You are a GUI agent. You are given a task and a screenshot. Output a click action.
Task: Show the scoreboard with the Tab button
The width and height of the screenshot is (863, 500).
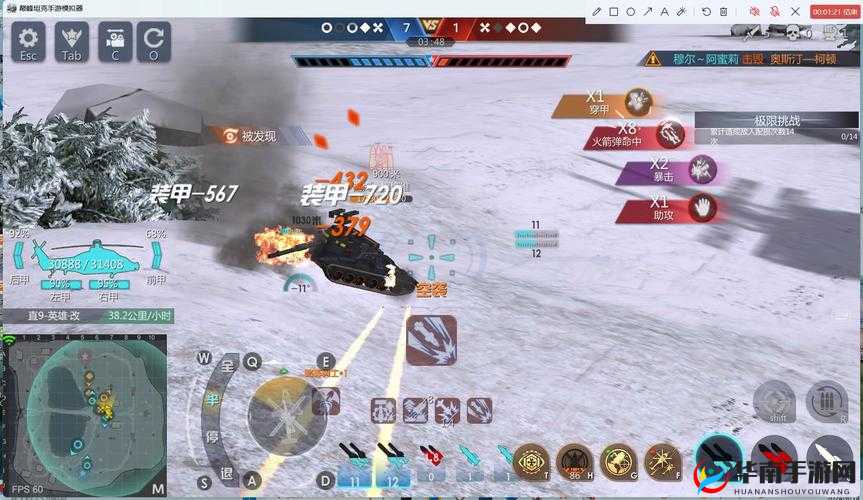click(71, 42)
